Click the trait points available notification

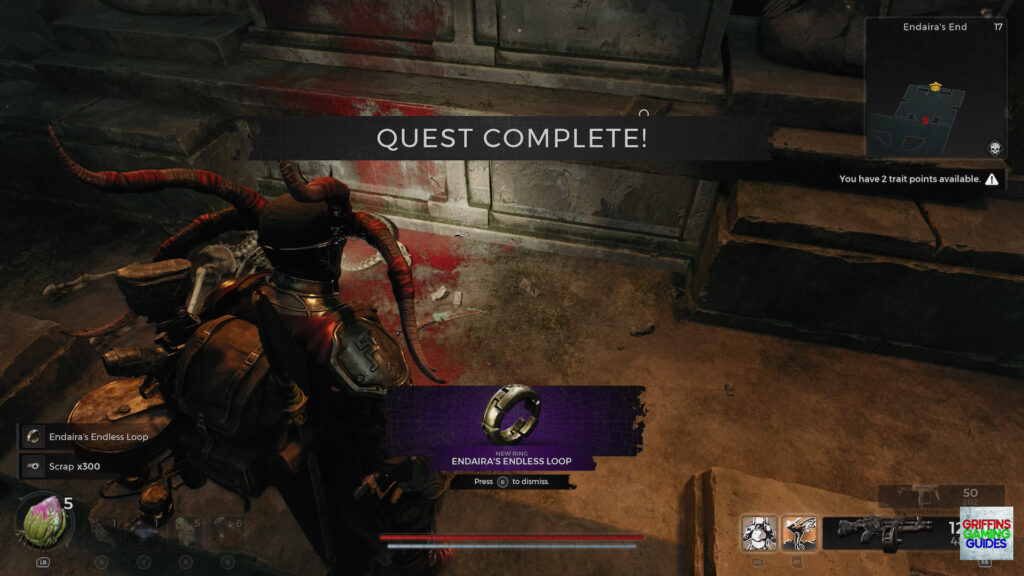919,180
